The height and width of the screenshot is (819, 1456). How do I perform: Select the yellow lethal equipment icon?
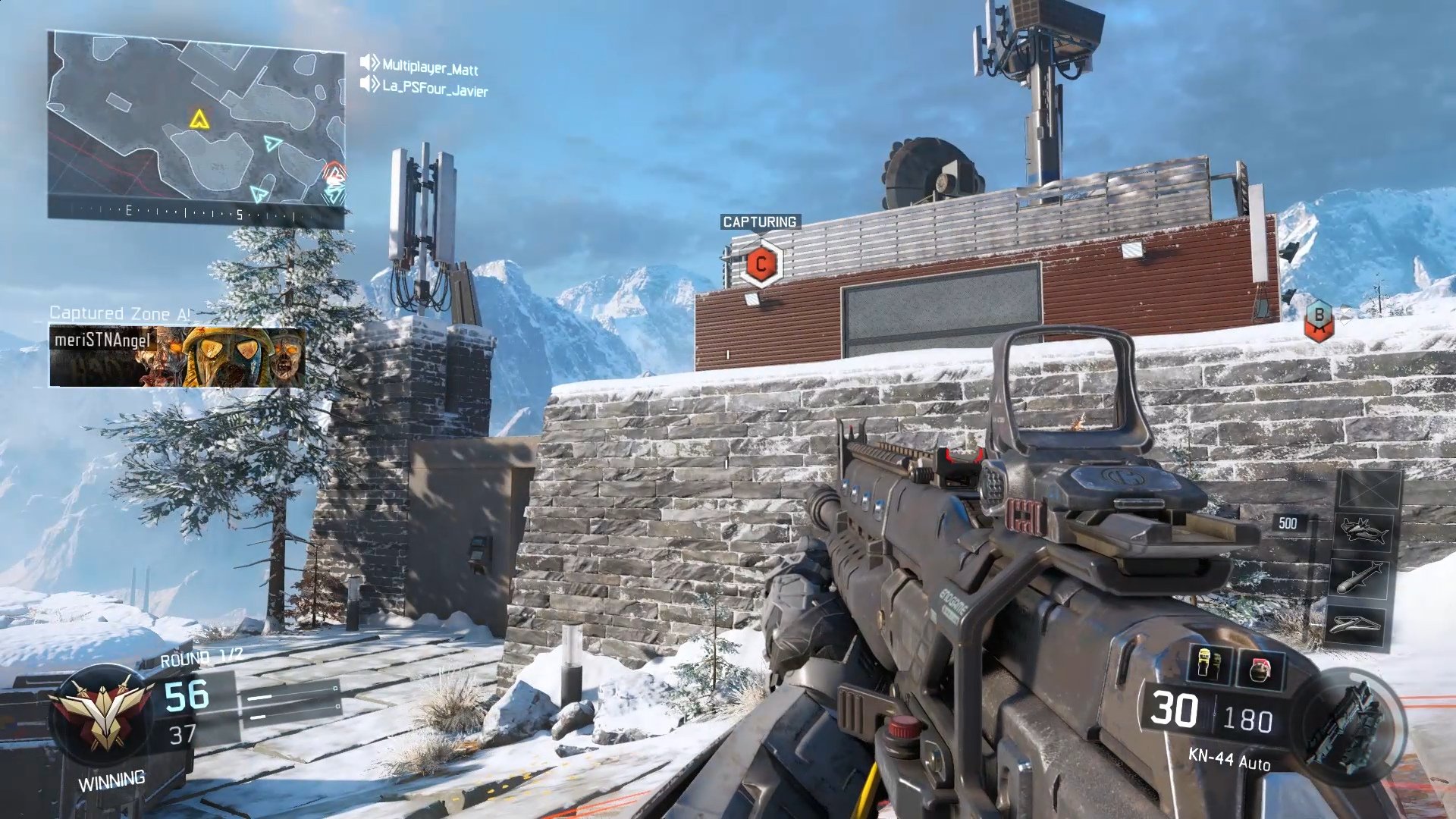[1210, 666]
